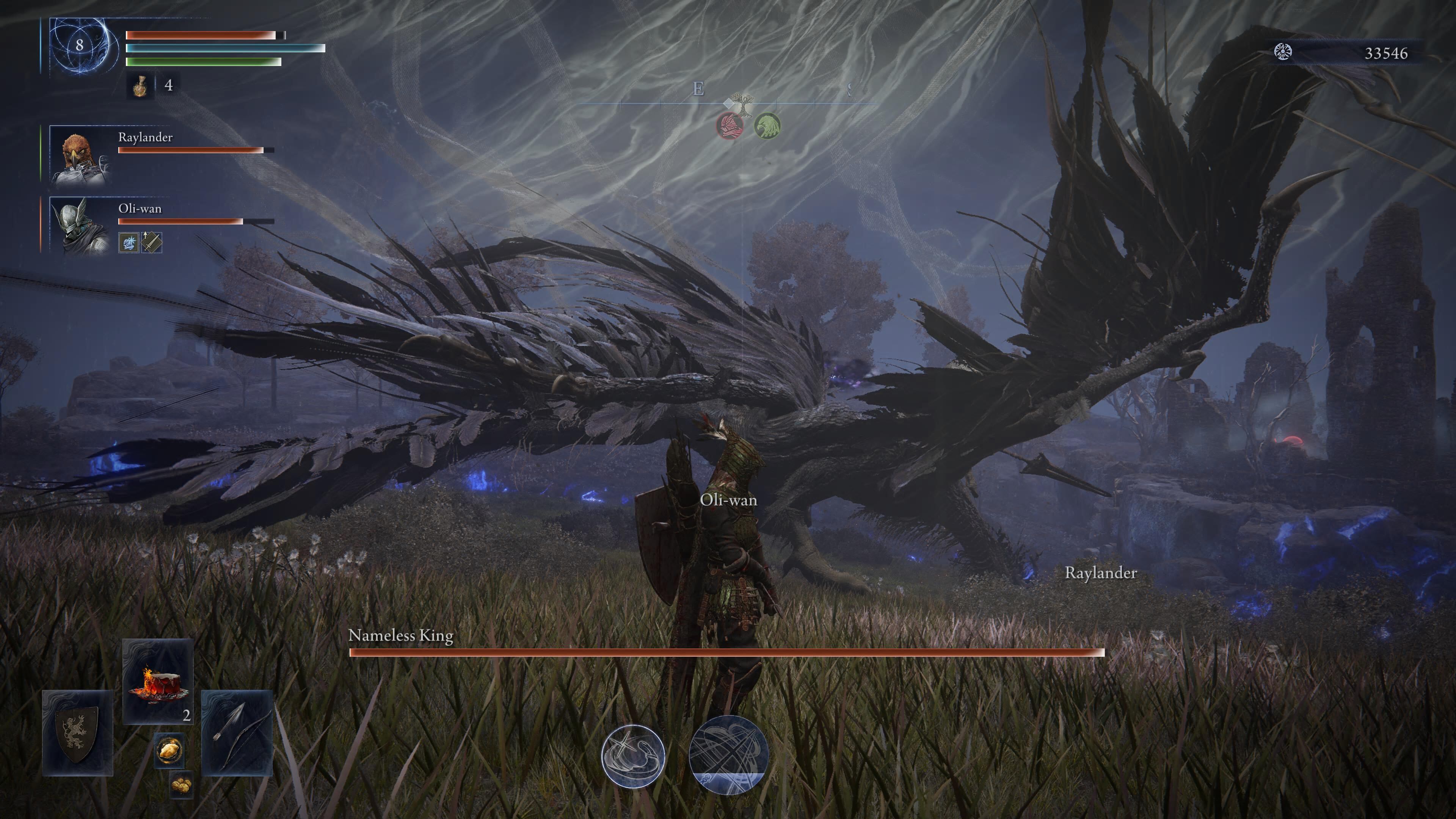Click the runes emblem beside 33546
Image resolution: width=1456 pixels, height=819 pixels.
[1283, 53]
